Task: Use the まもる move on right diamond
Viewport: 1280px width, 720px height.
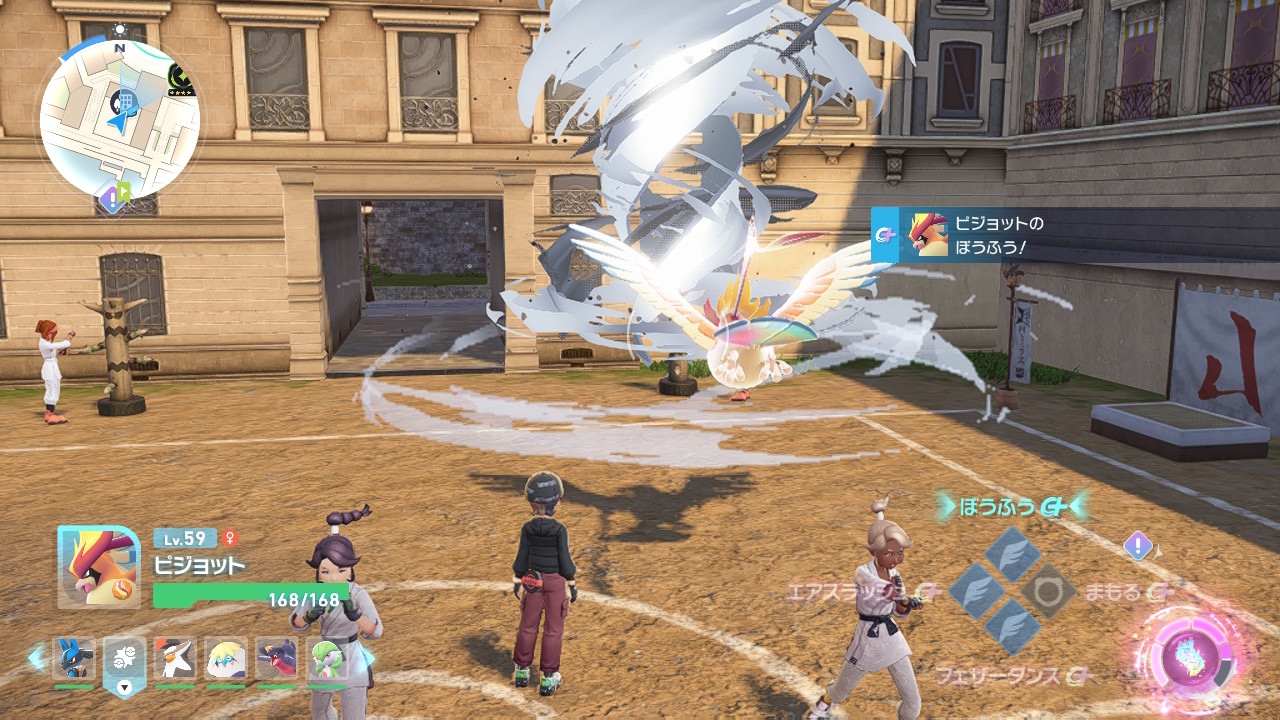Action: [1048, 592]
